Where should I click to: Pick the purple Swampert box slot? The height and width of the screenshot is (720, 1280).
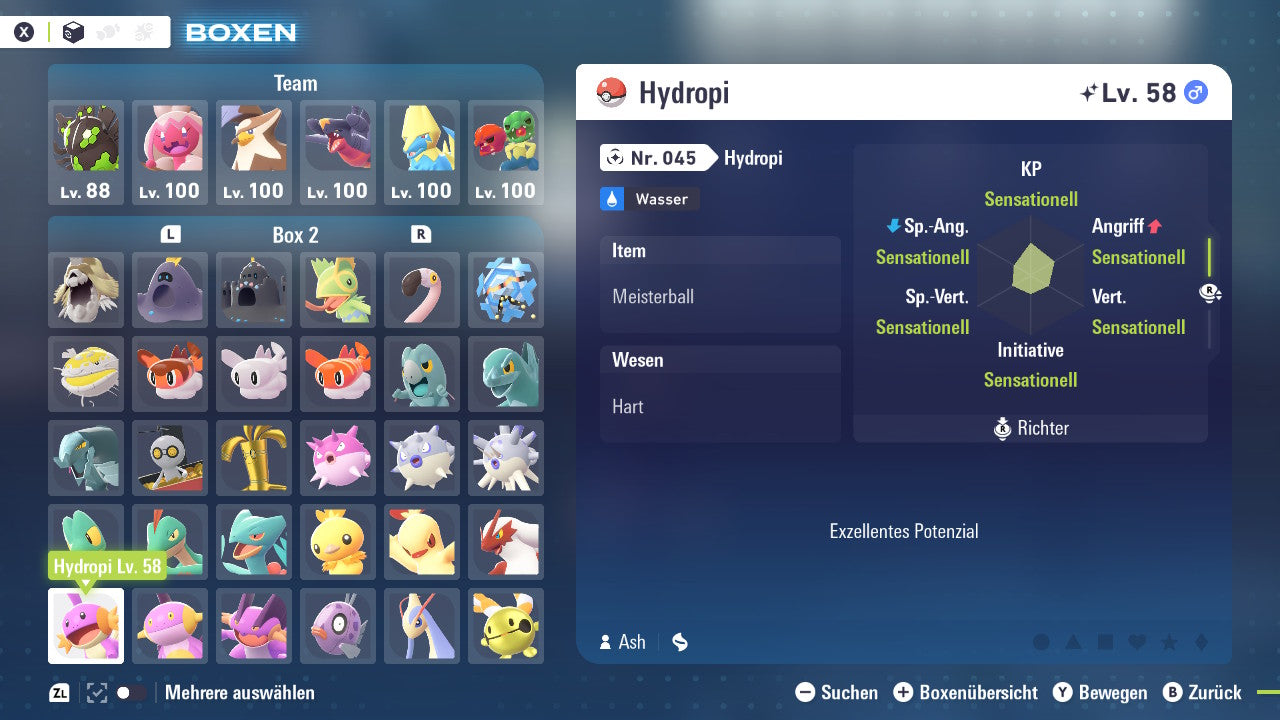[x=254, y=626]
